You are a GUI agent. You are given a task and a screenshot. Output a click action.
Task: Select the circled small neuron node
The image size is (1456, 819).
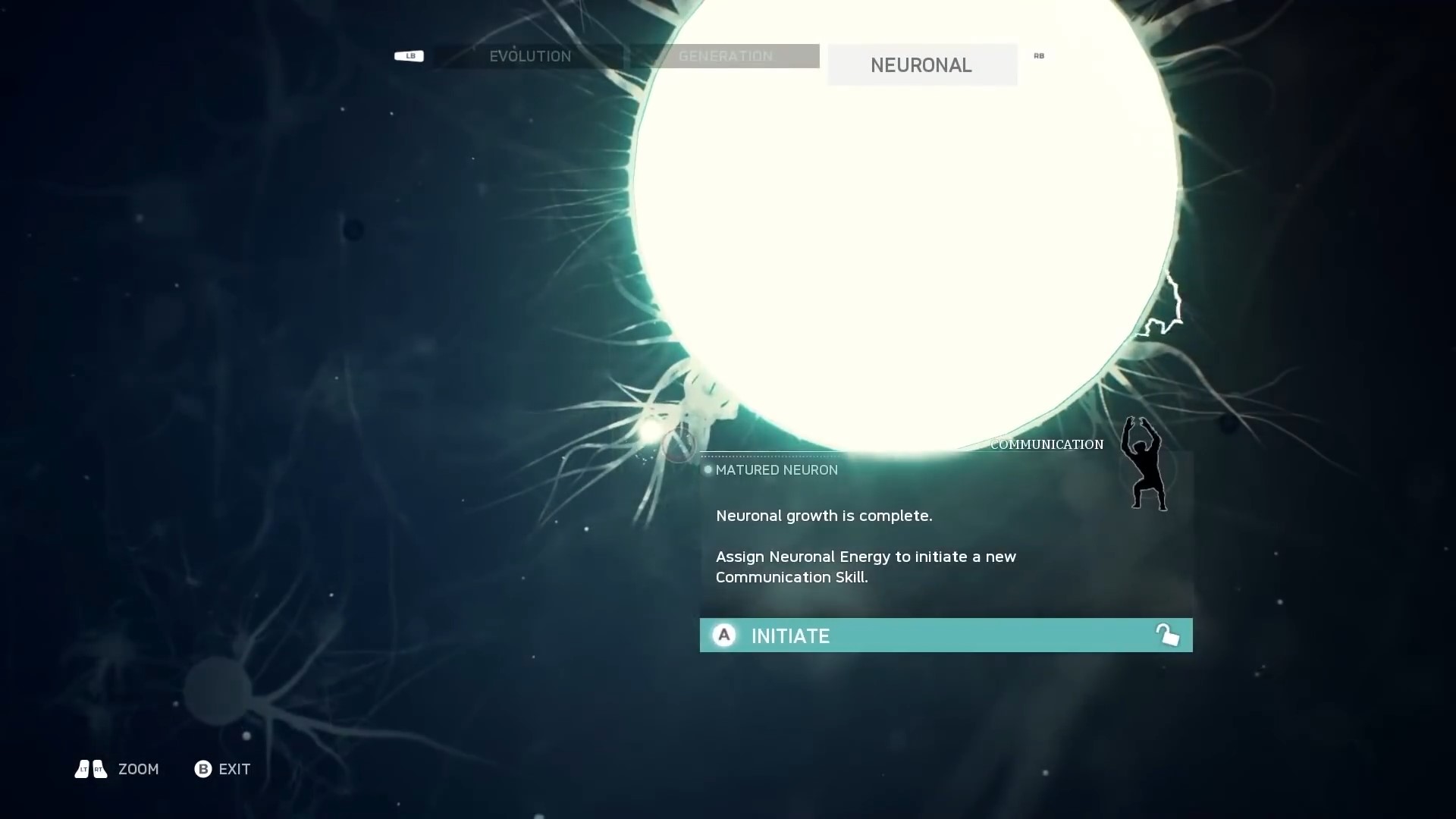coord(679,447)
